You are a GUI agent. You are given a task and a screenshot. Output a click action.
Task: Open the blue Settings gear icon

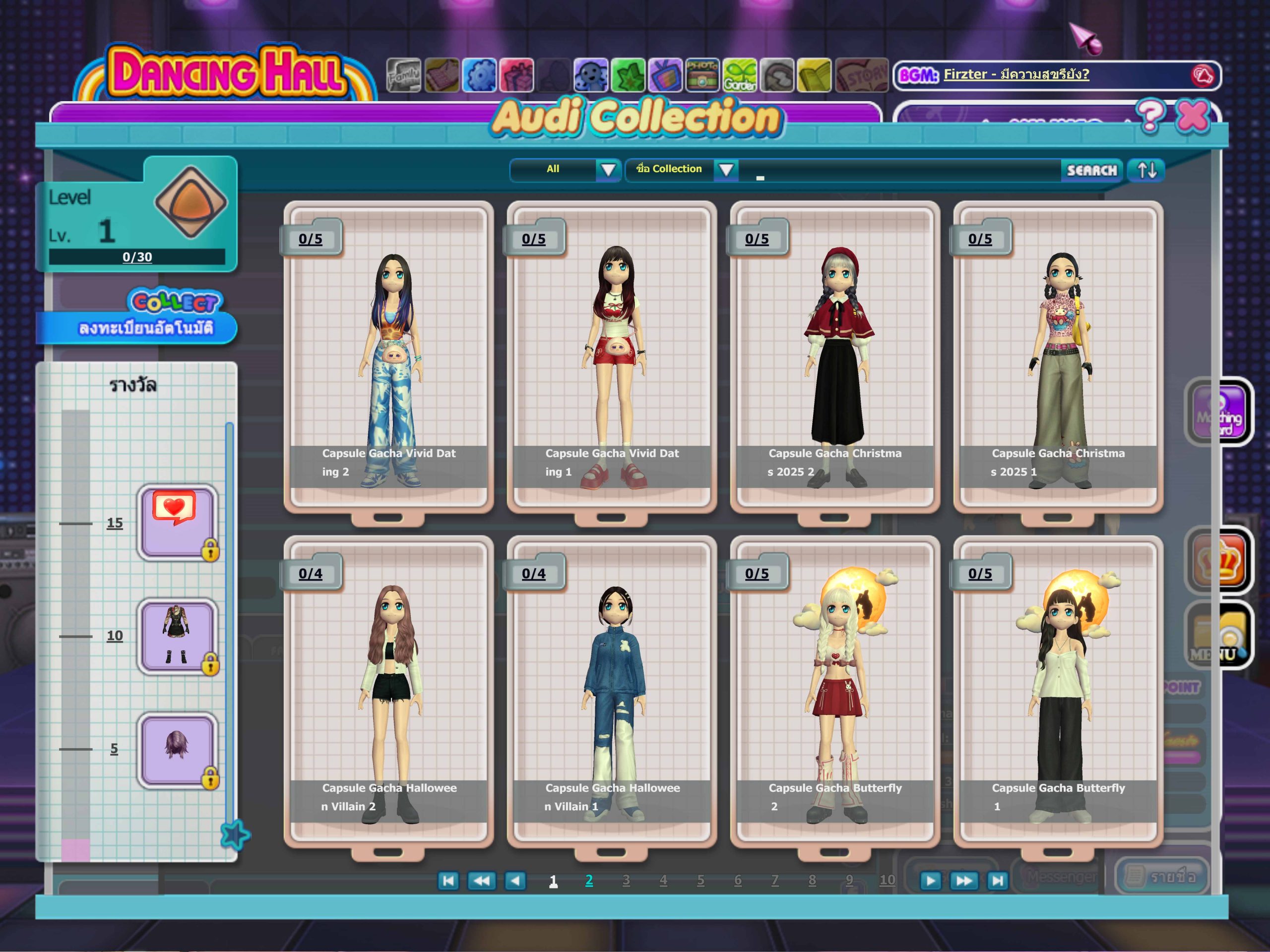(x=481, y=74)
